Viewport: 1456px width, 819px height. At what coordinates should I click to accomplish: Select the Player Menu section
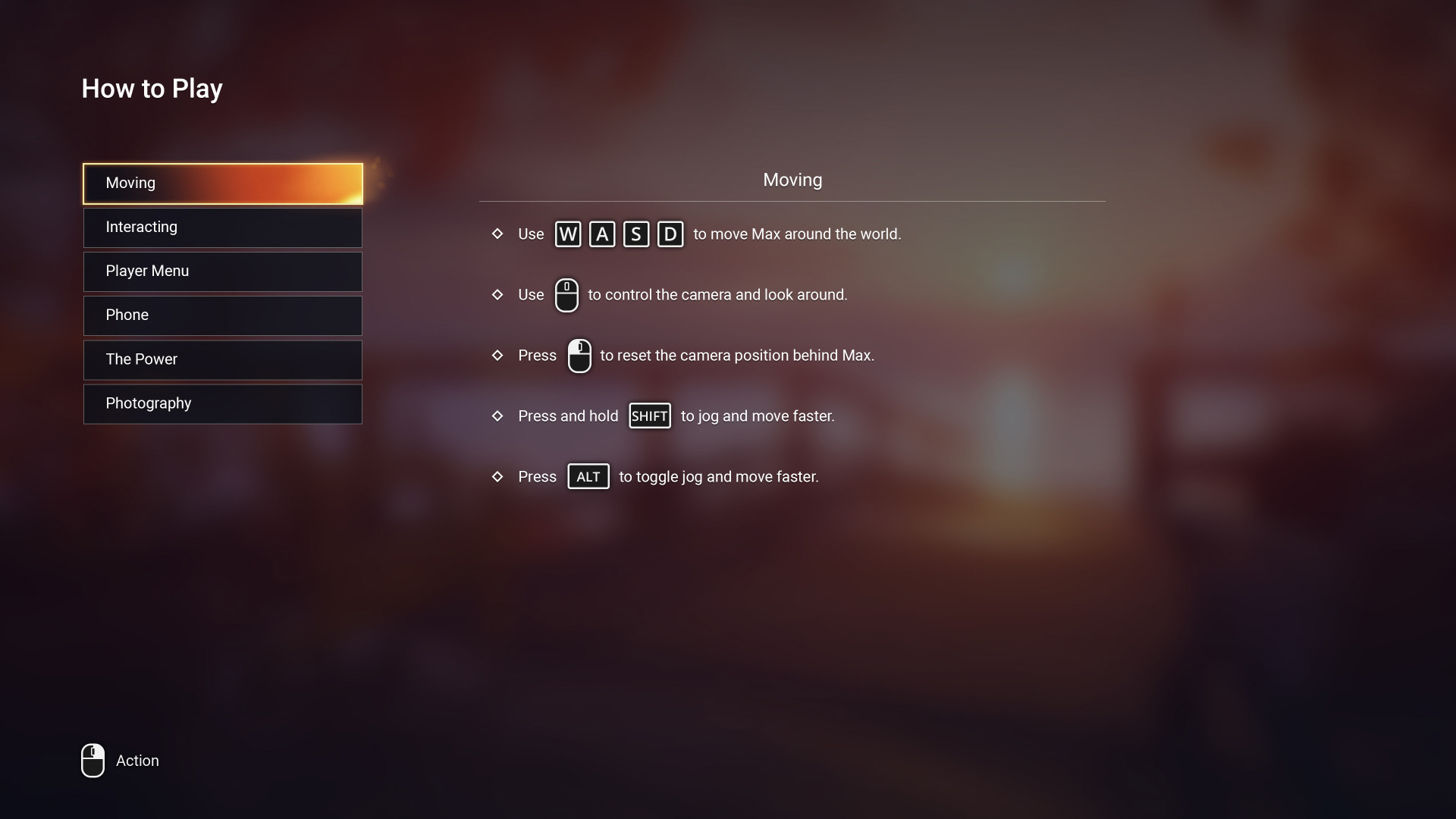[222, 271]
